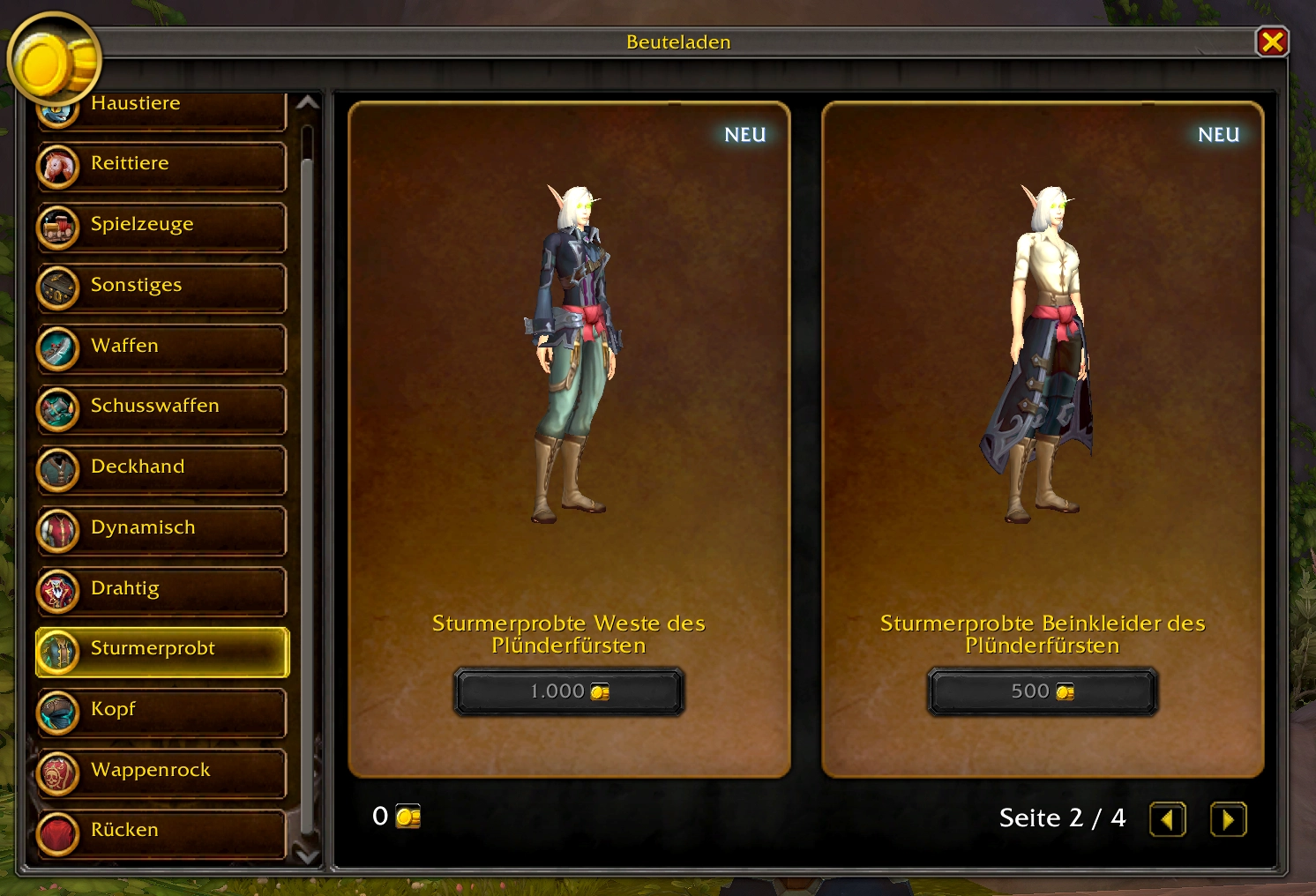Image resolution: width=1316 pixels, height=896 pixels.
Task: Buy the Weste for 1.000 coins
Action: pos(569,691)
